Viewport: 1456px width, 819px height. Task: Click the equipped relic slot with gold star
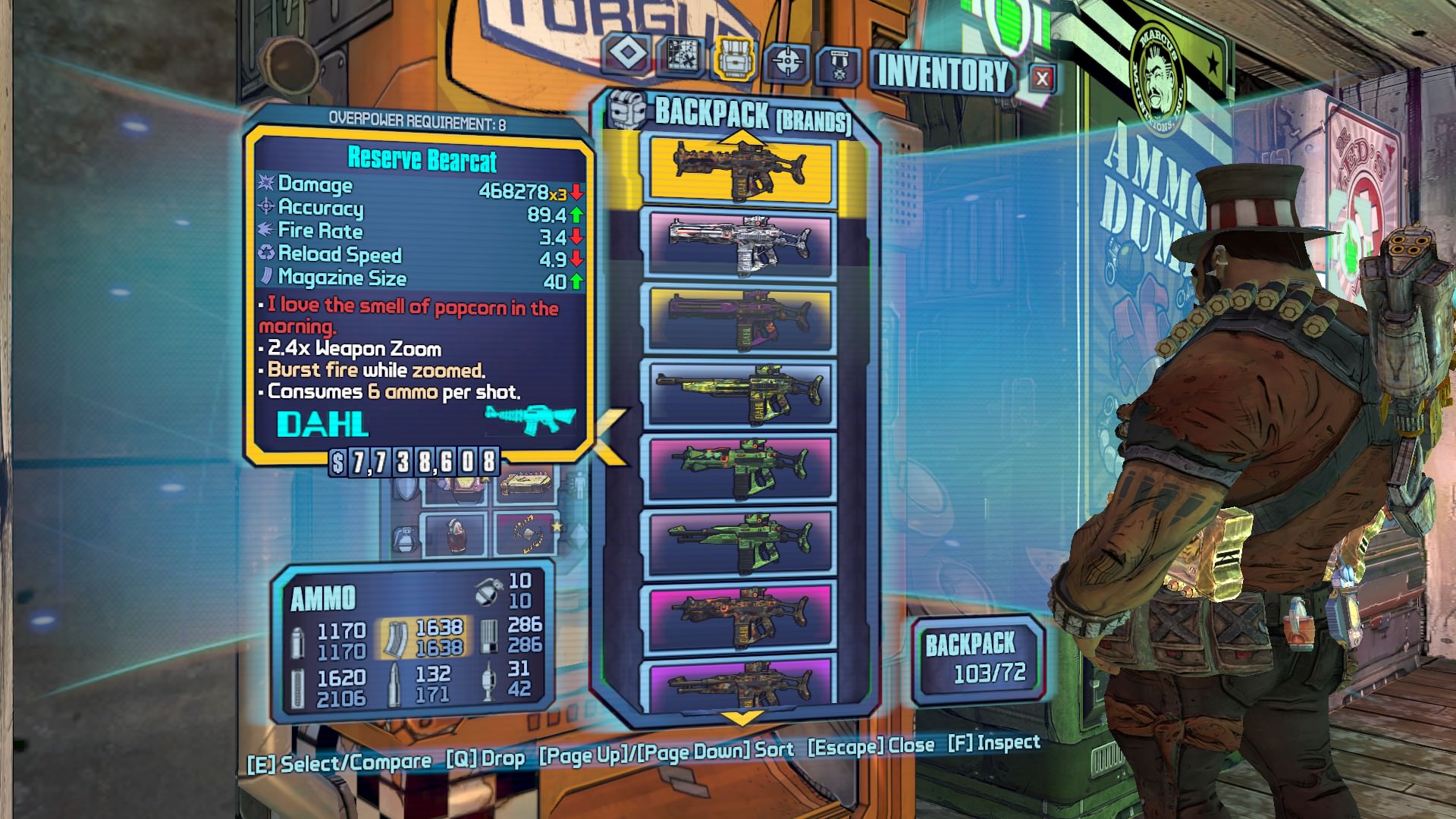[x=523, y=534]
